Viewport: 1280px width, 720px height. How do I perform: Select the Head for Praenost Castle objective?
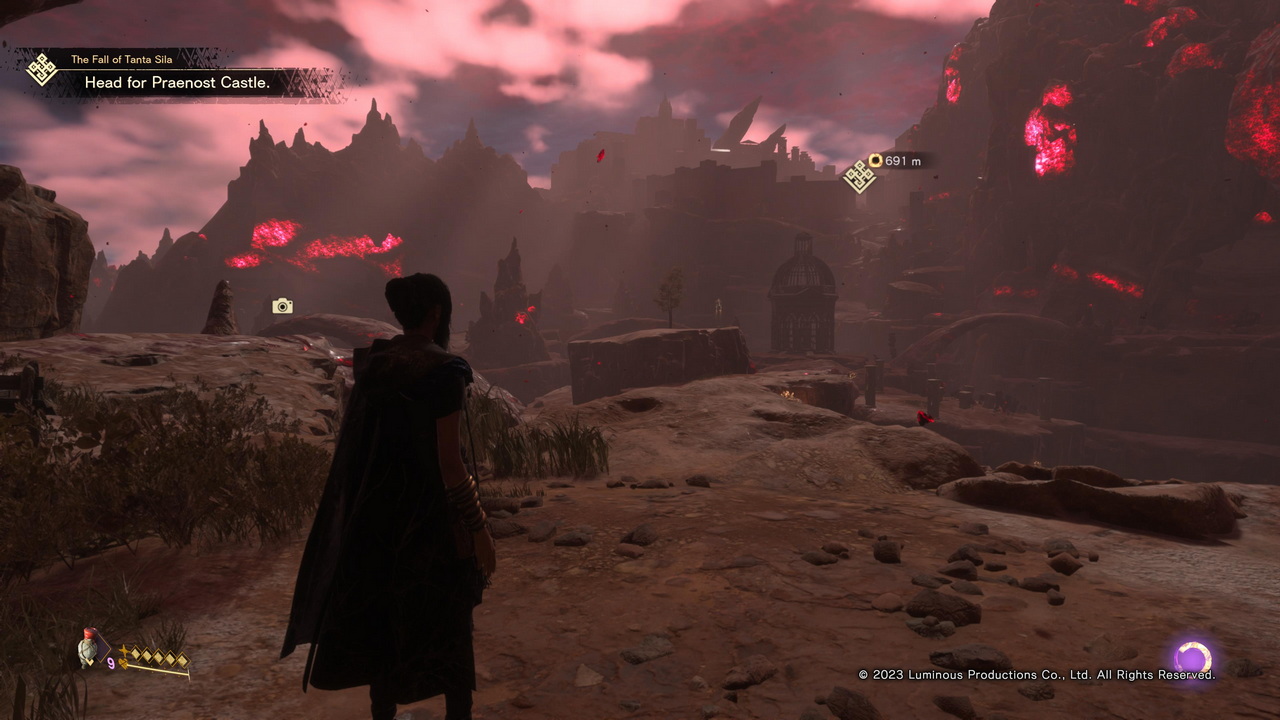(x=177, y=83)
